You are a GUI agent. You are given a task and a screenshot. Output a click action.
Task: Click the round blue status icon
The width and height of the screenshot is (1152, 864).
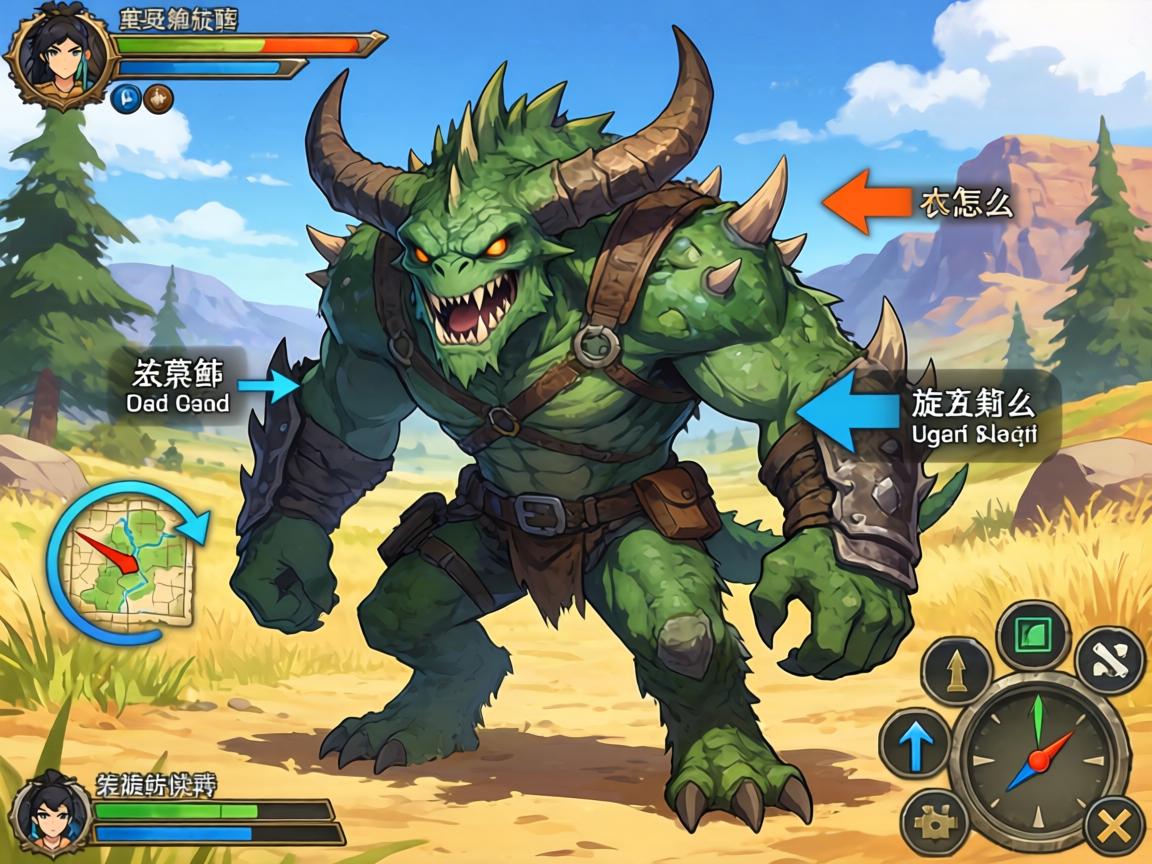[x=127, y=98]
